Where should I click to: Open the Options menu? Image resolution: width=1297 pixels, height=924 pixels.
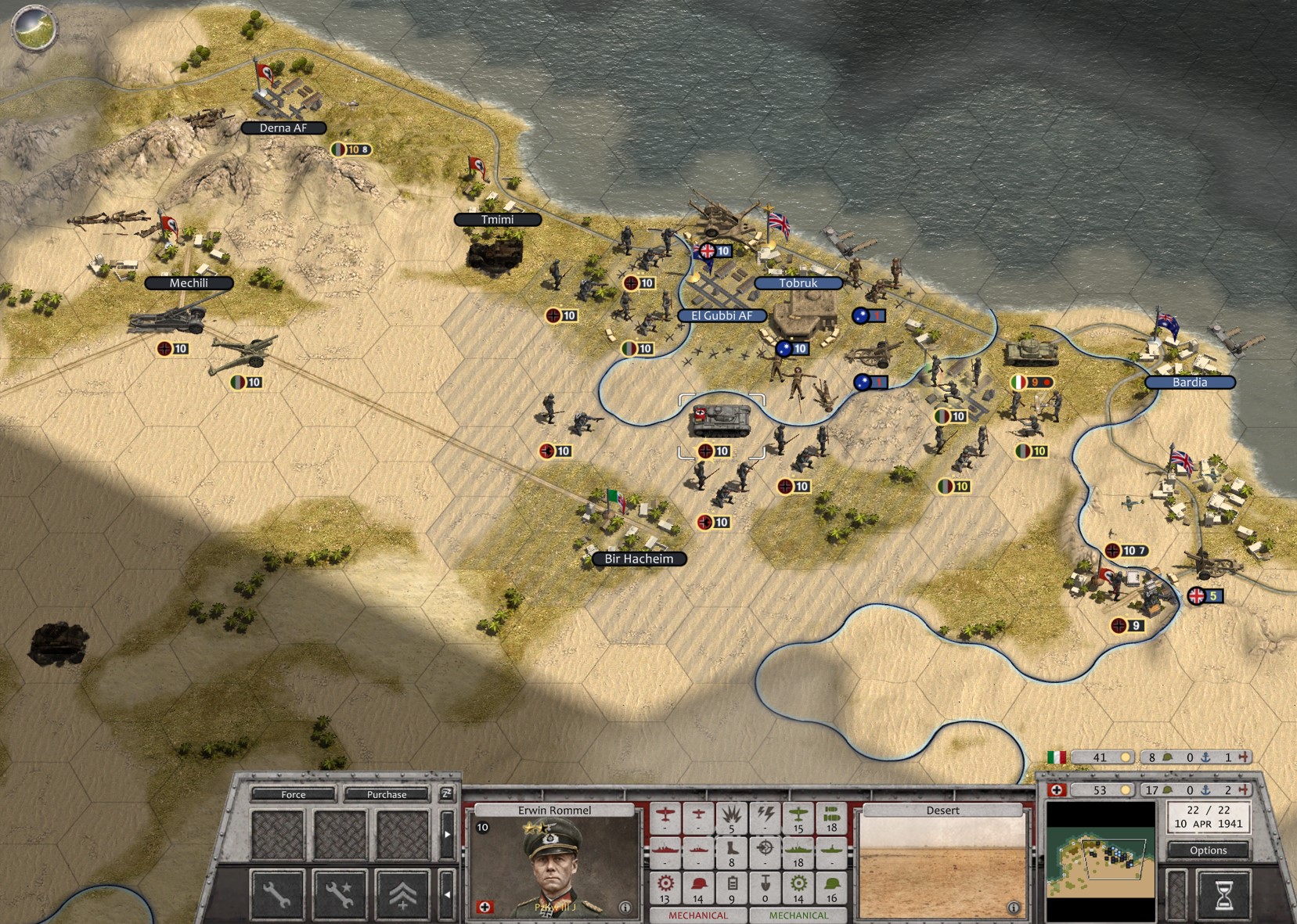[x=1208, y=850]
